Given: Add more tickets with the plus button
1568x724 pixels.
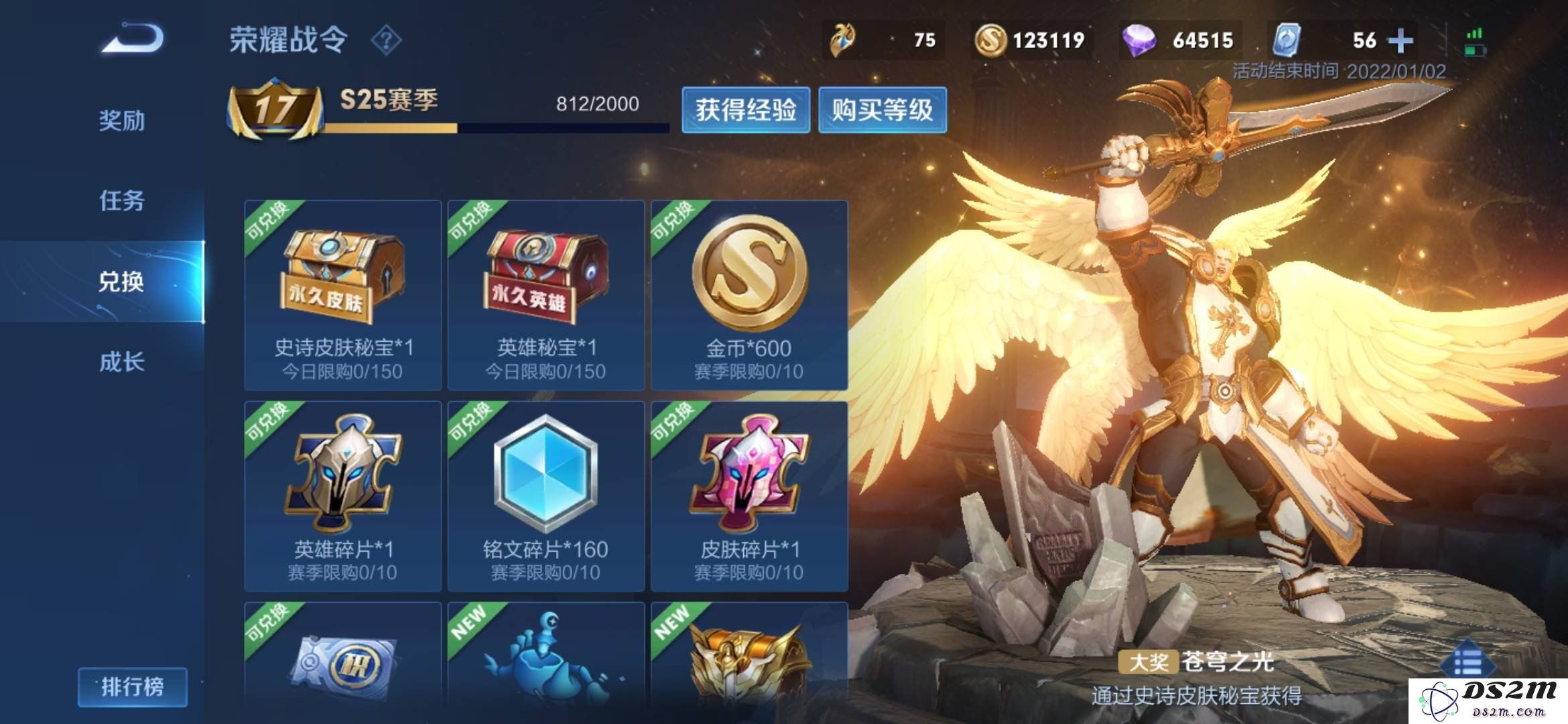Looking at the screenshot, I should click(x=1400, y=40).
